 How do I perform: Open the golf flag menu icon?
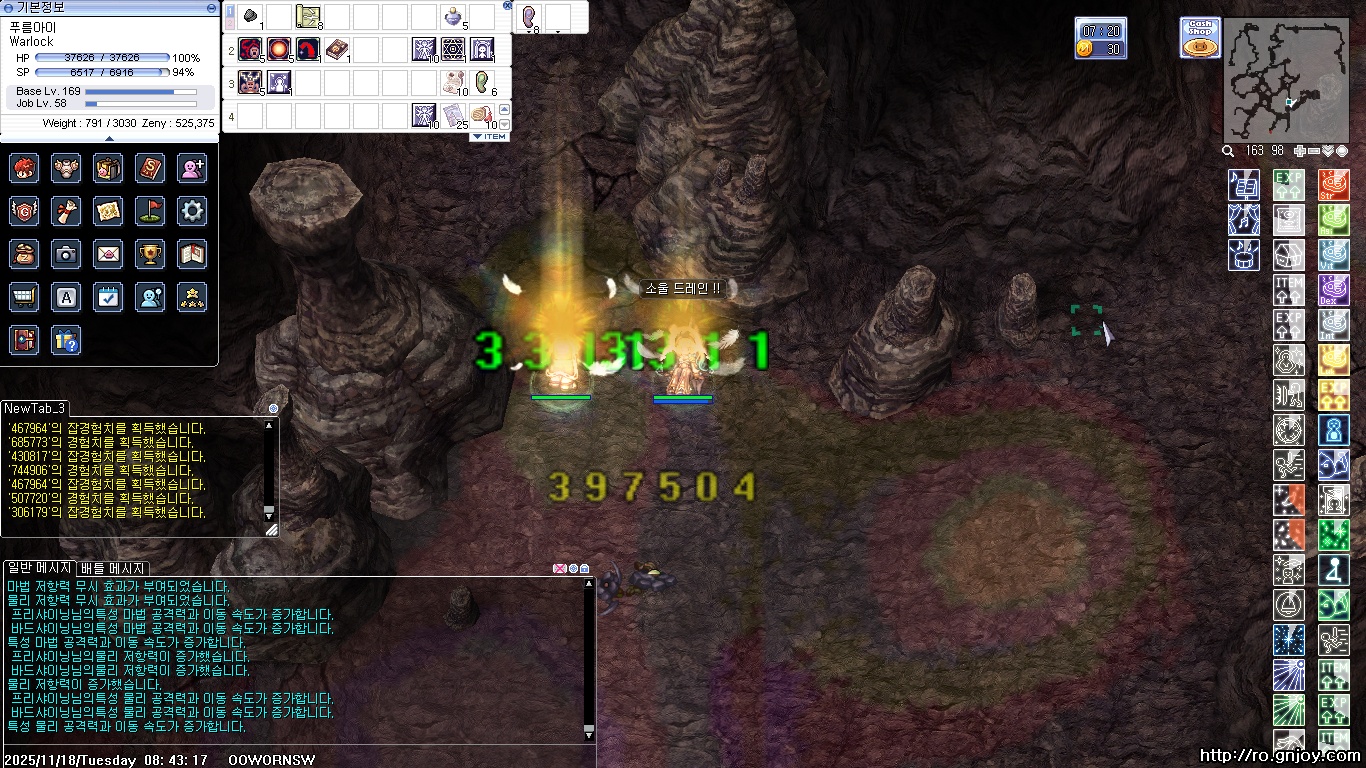(x=150, y=211)
